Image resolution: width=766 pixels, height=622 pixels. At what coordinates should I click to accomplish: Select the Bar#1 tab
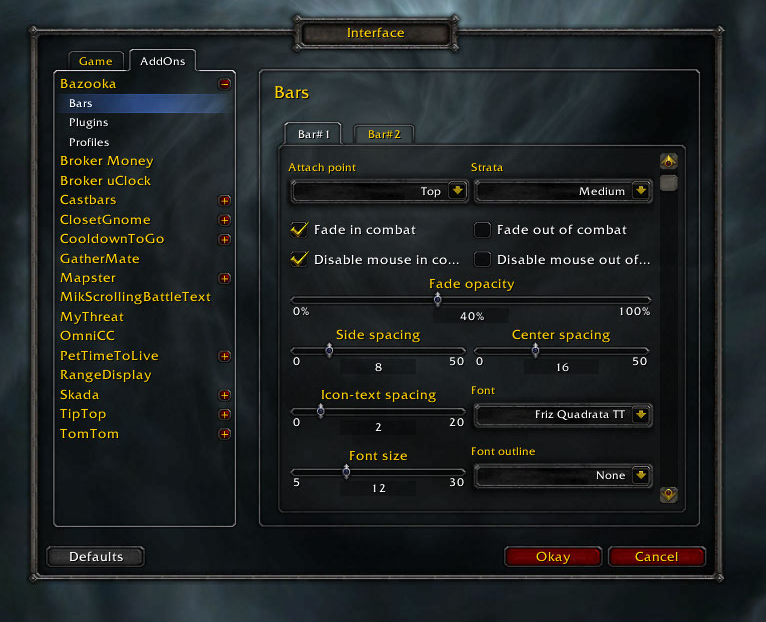(x=313, y=134)
